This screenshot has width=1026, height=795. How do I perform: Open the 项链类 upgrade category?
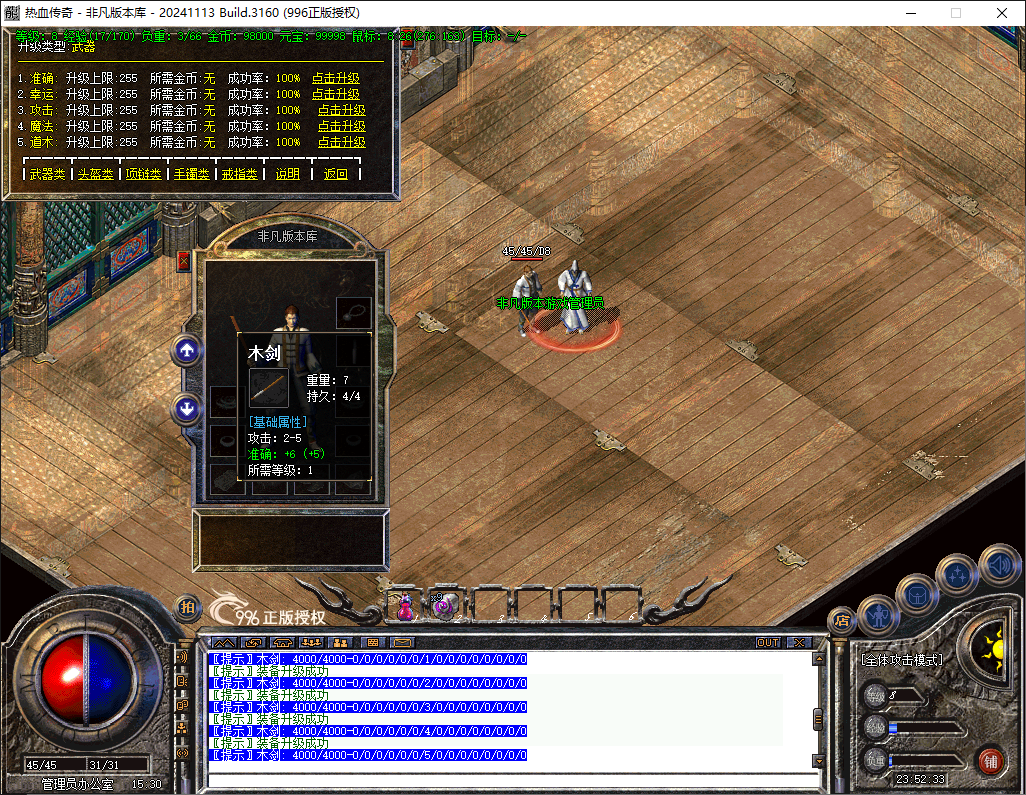pyautogui.click(x=142, y=174)
